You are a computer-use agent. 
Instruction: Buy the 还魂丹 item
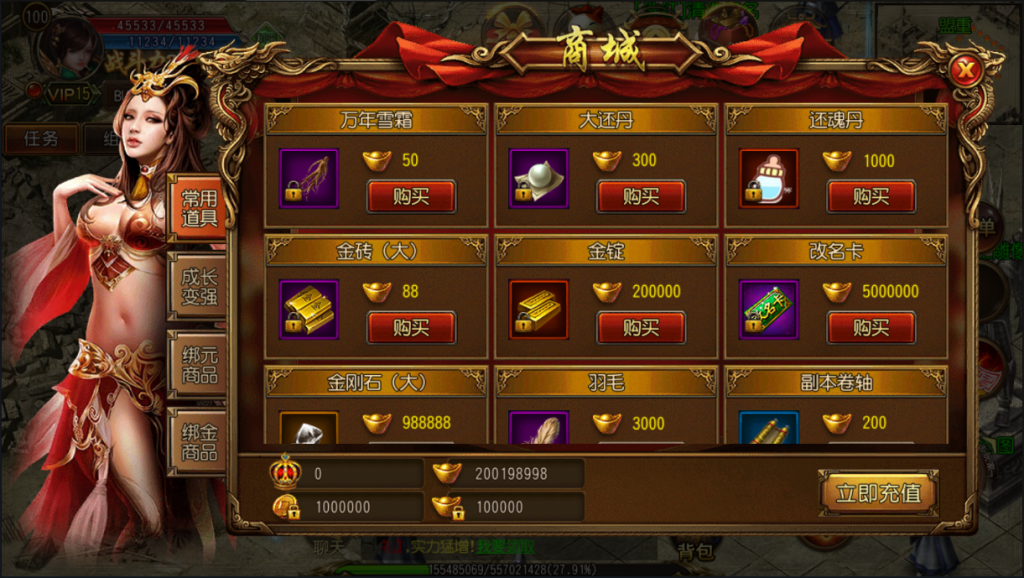pos(871,196)
